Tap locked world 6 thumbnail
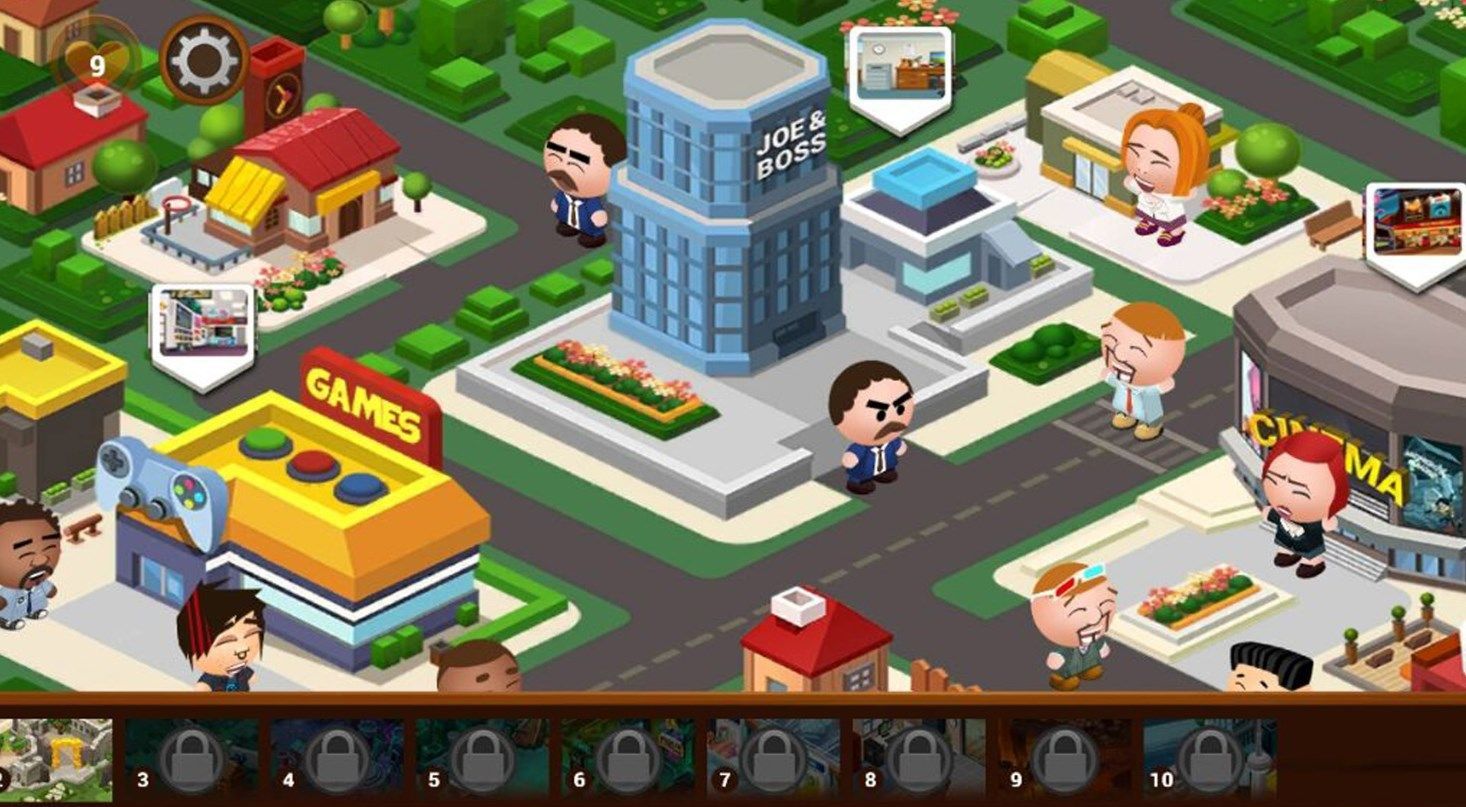Viewport: 1466px width, 807px height. [x=628, y=760]
